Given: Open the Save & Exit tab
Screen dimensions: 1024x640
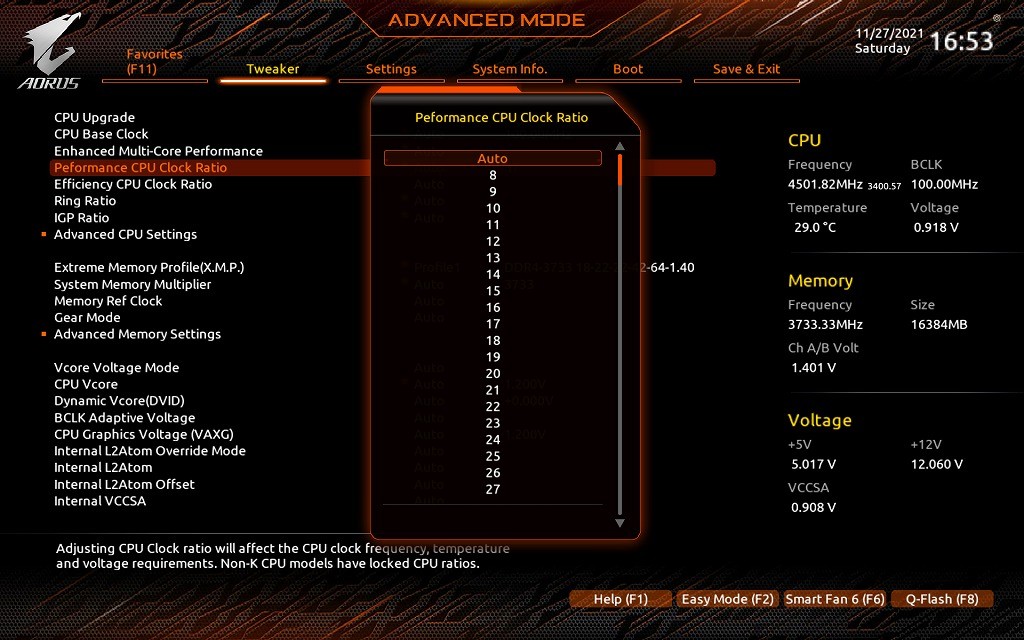Looking at the screenshot, I should point(746,69).
